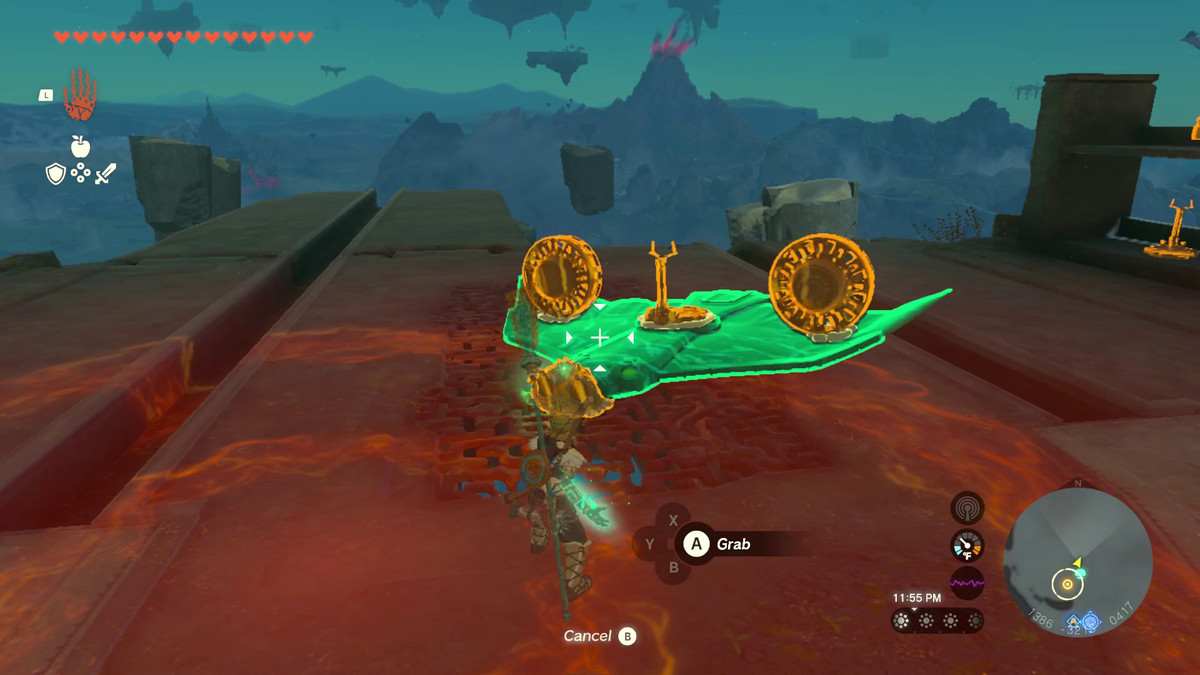This screenshot has width=1200, height=675.
Task: Select the blue shrine marker on minimap
Action: pyautogui.click(x=1090, y=621)
